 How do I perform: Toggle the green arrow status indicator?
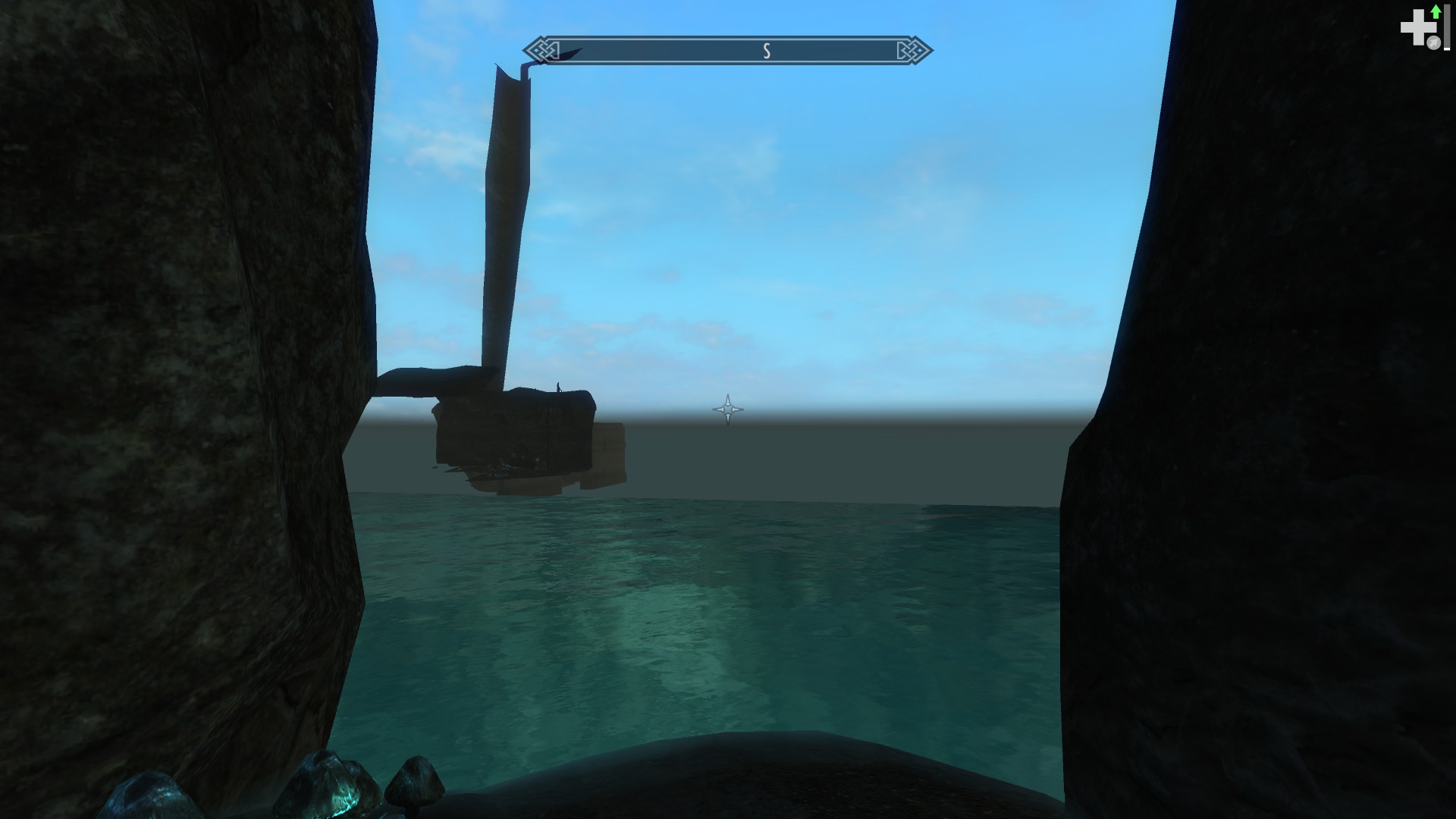point(1436,11)
